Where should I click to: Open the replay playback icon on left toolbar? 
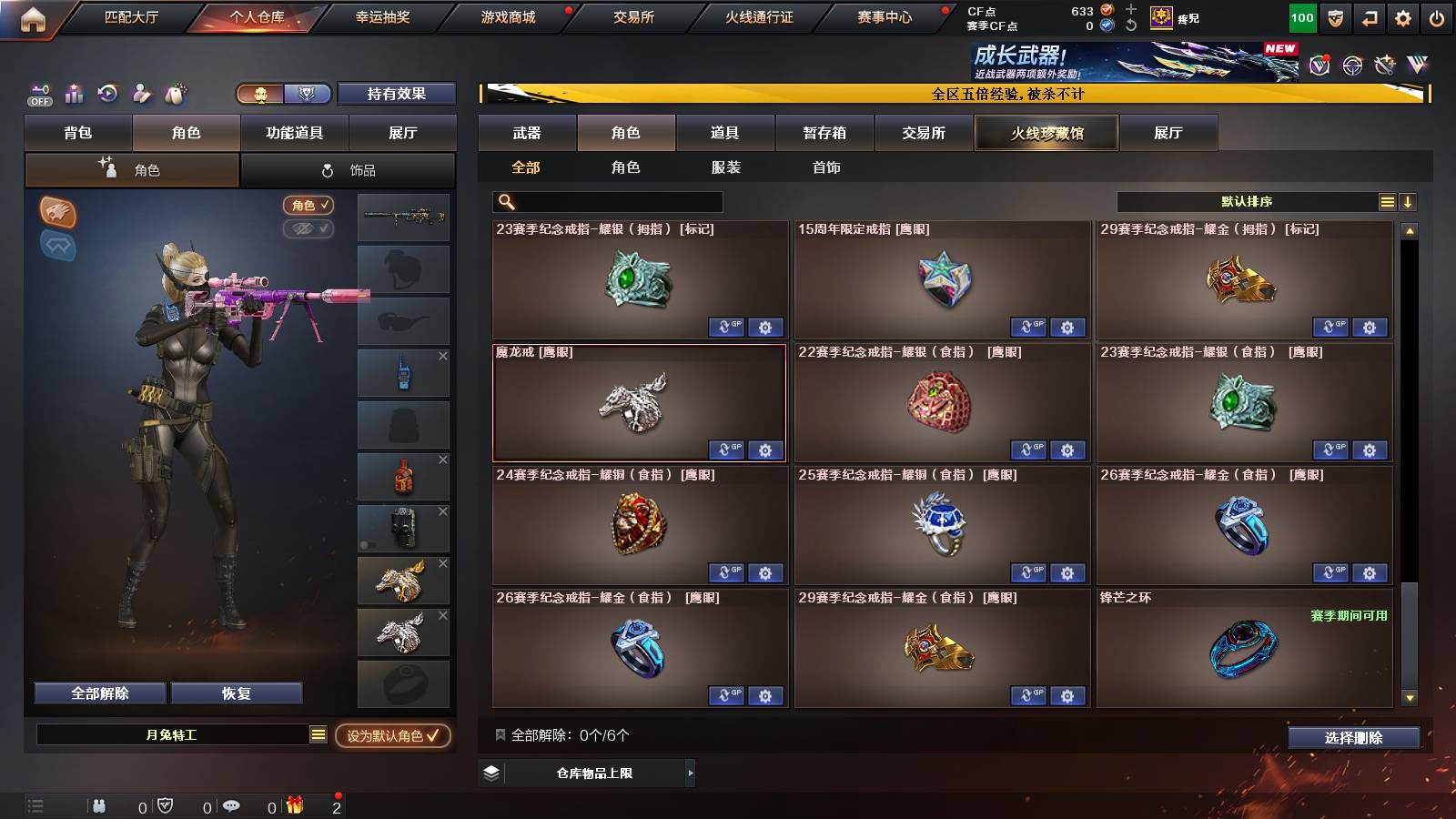coord(107,94)
